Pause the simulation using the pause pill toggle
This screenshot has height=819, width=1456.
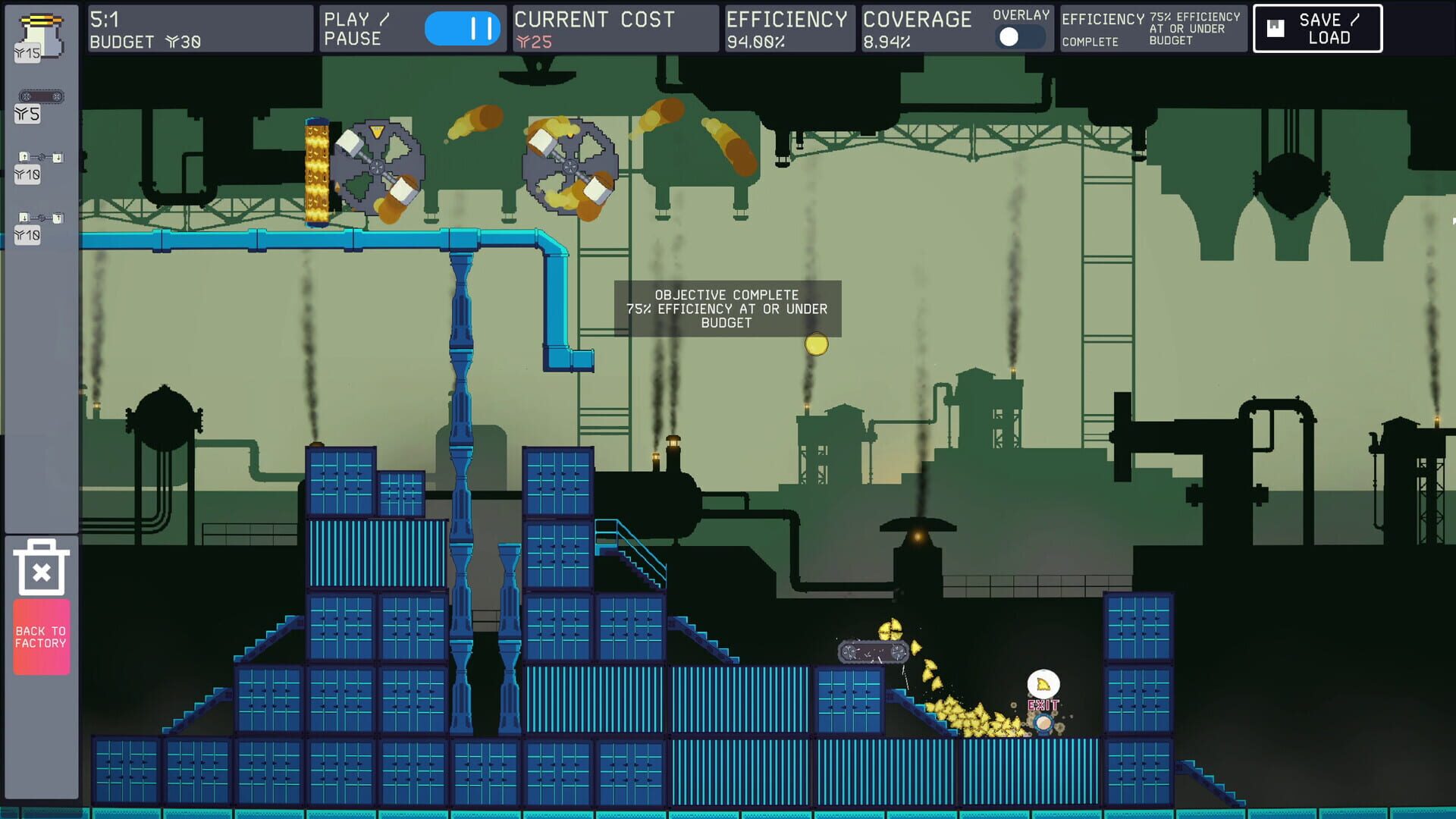[x=461, y=28]
